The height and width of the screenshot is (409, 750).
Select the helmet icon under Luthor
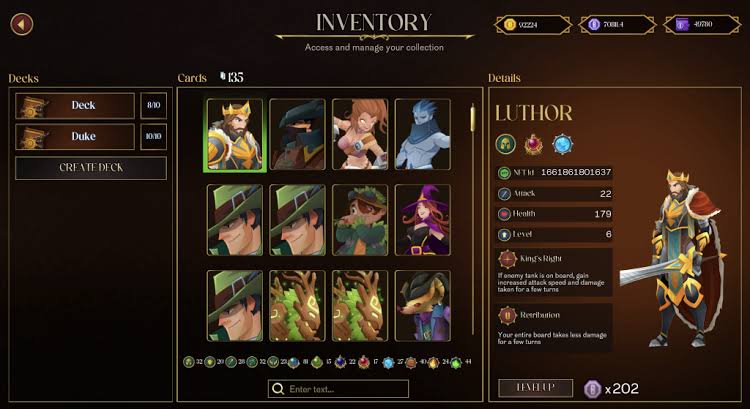coord(506,142)
